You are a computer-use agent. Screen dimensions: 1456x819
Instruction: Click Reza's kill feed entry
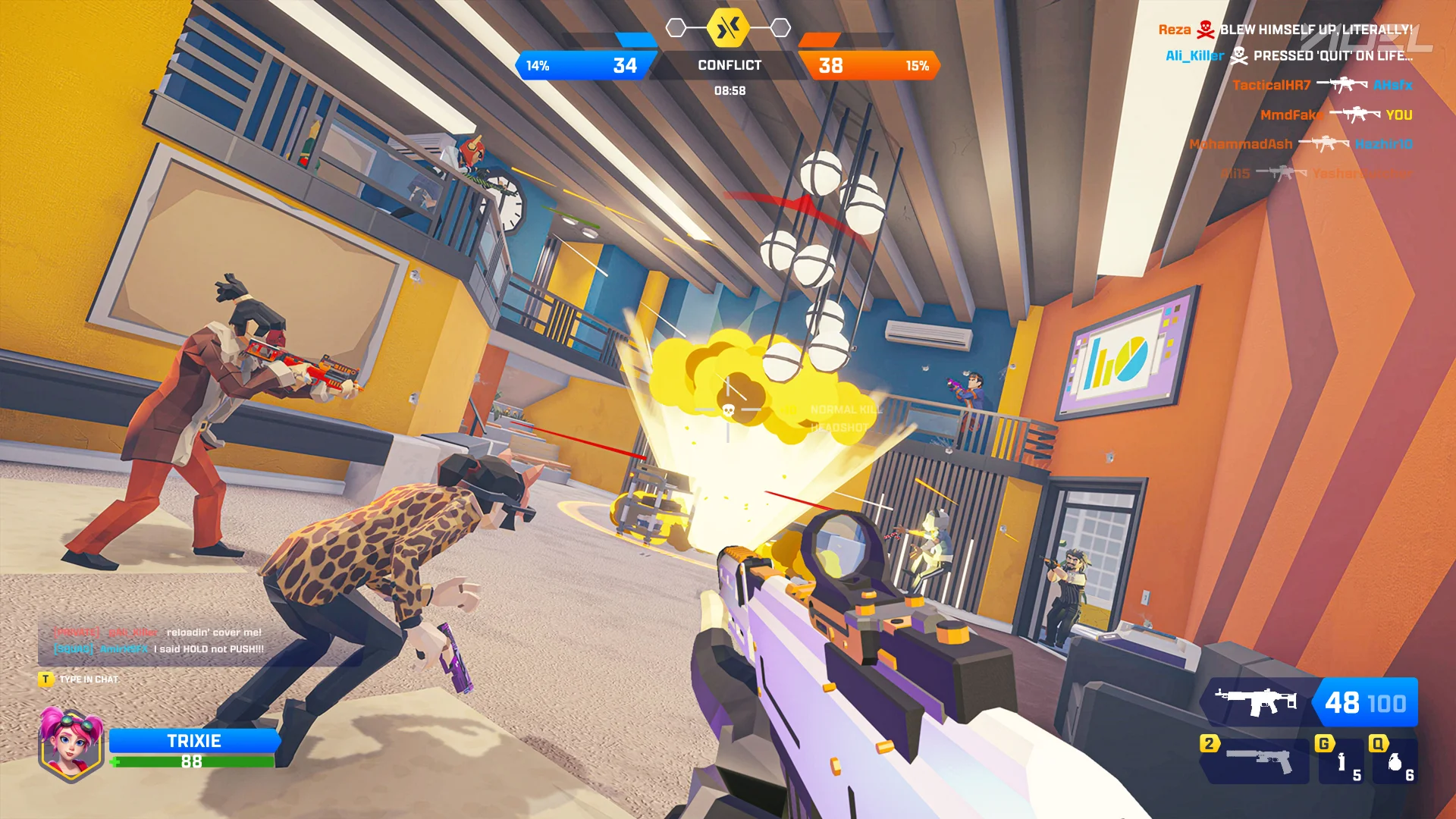[1285, 30]
